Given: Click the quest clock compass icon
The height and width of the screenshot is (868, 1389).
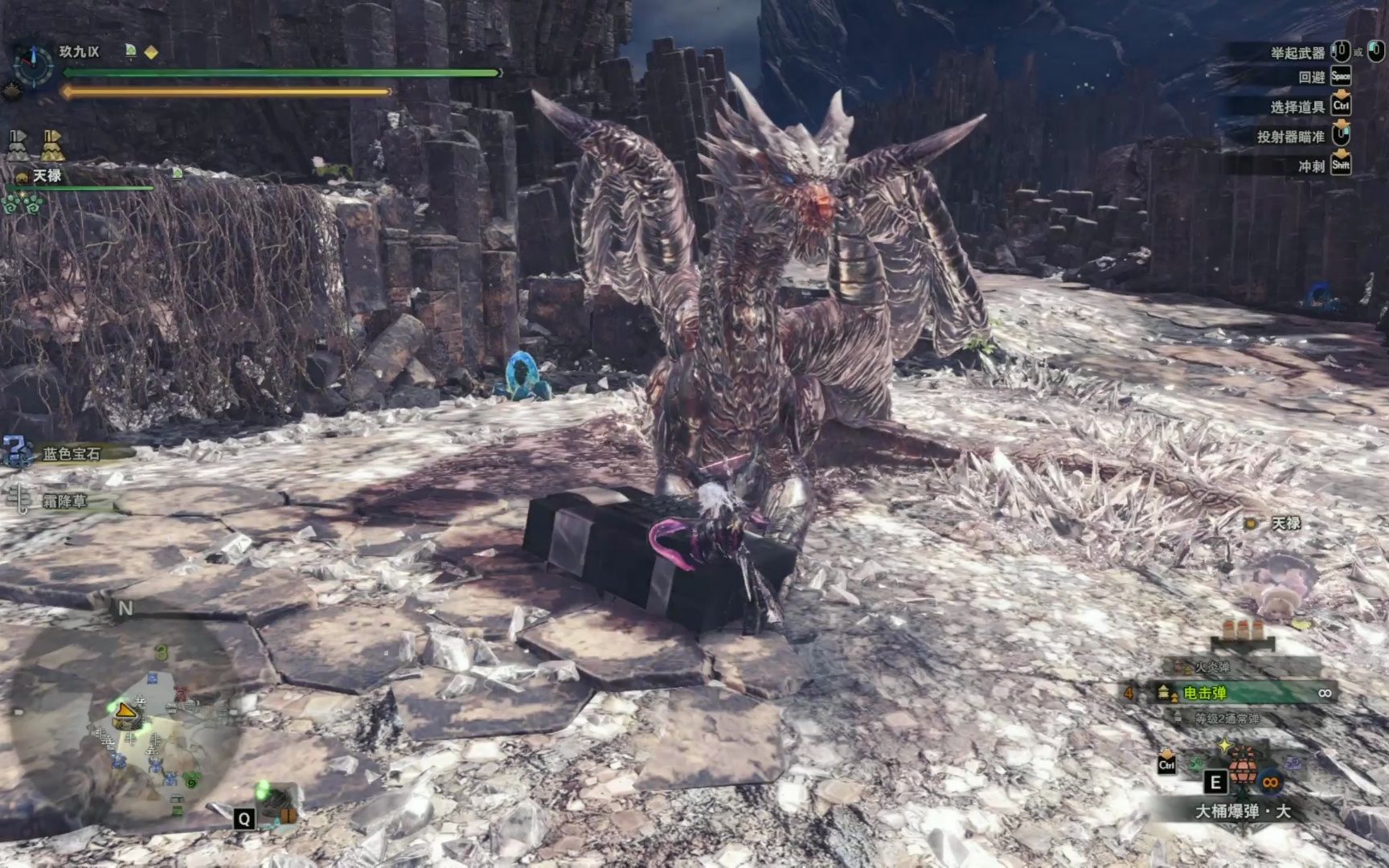Looking at the screenshot, I should tap(33, 64).
